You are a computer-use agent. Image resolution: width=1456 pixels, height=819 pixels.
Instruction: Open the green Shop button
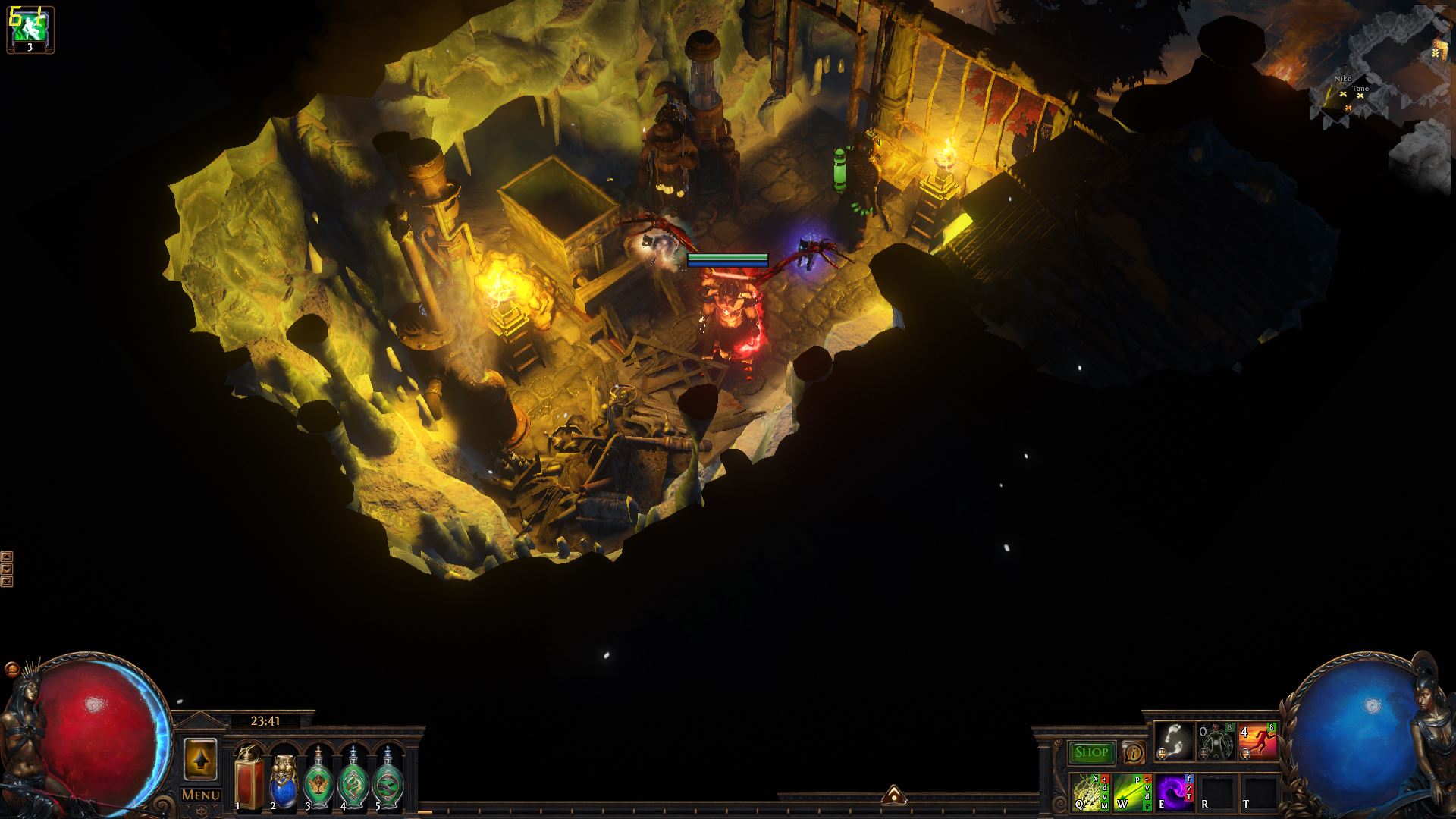click(x=1091, y=752)
